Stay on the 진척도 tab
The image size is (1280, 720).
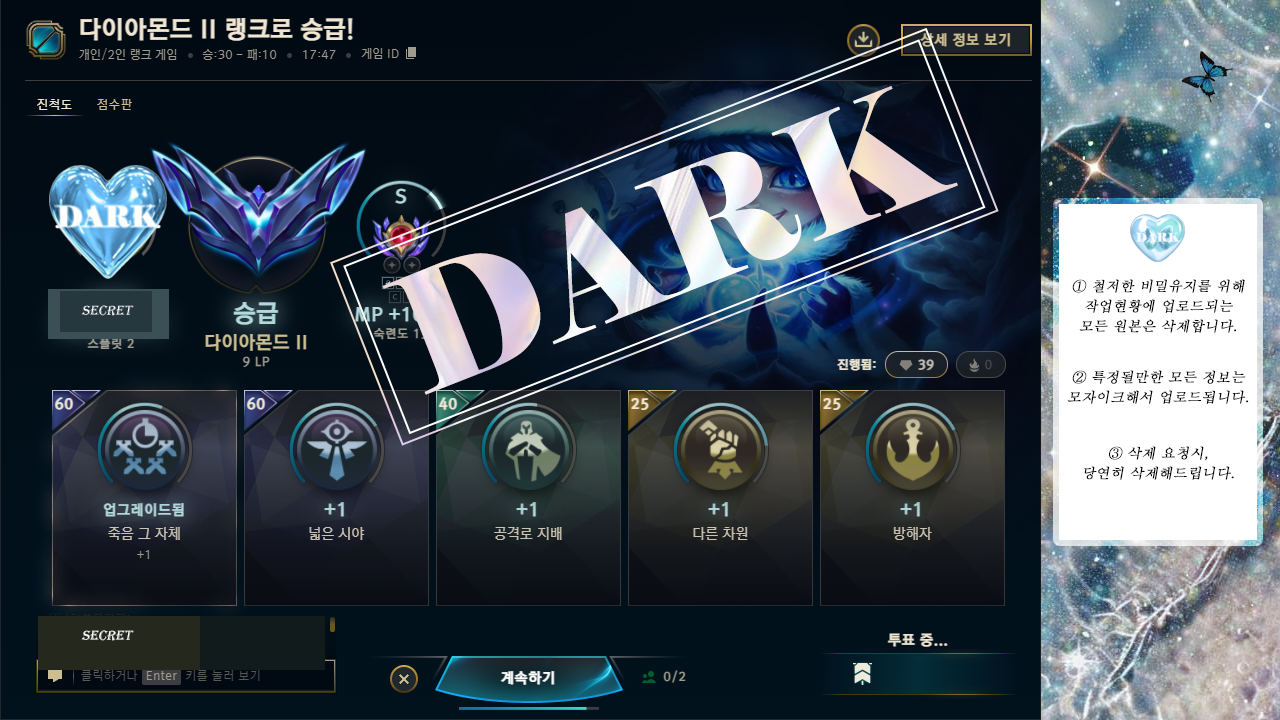tap(55, 104)
